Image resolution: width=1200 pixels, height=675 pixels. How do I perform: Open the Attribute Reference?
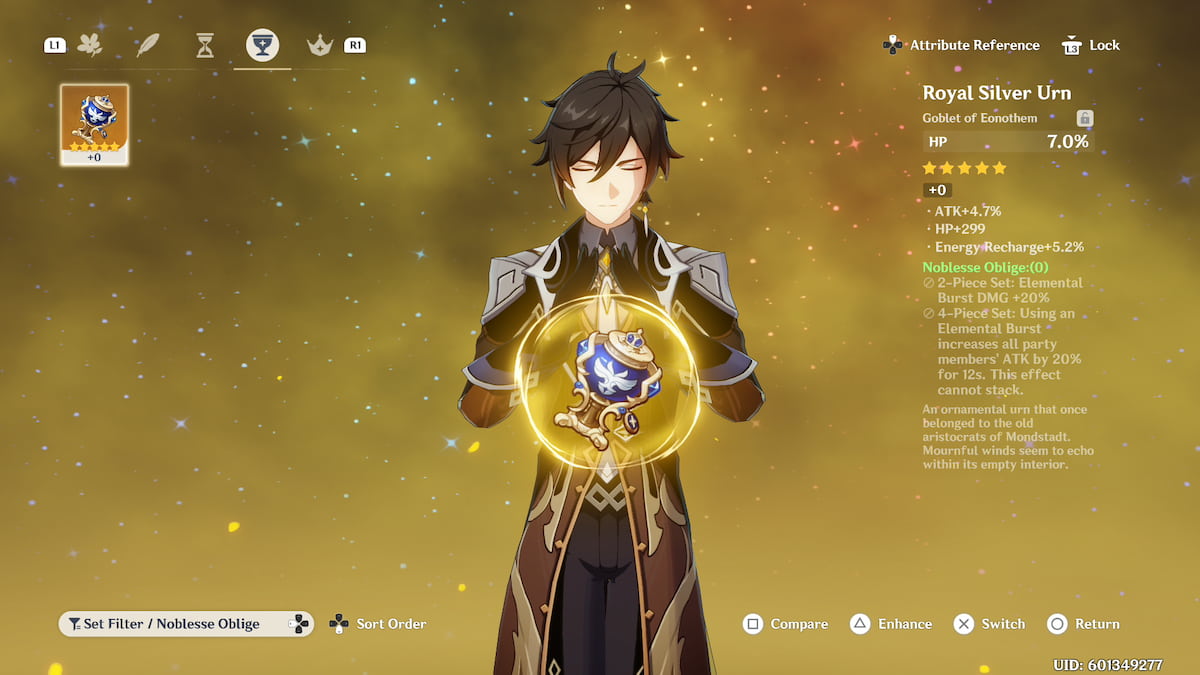(x=962, y=45)
